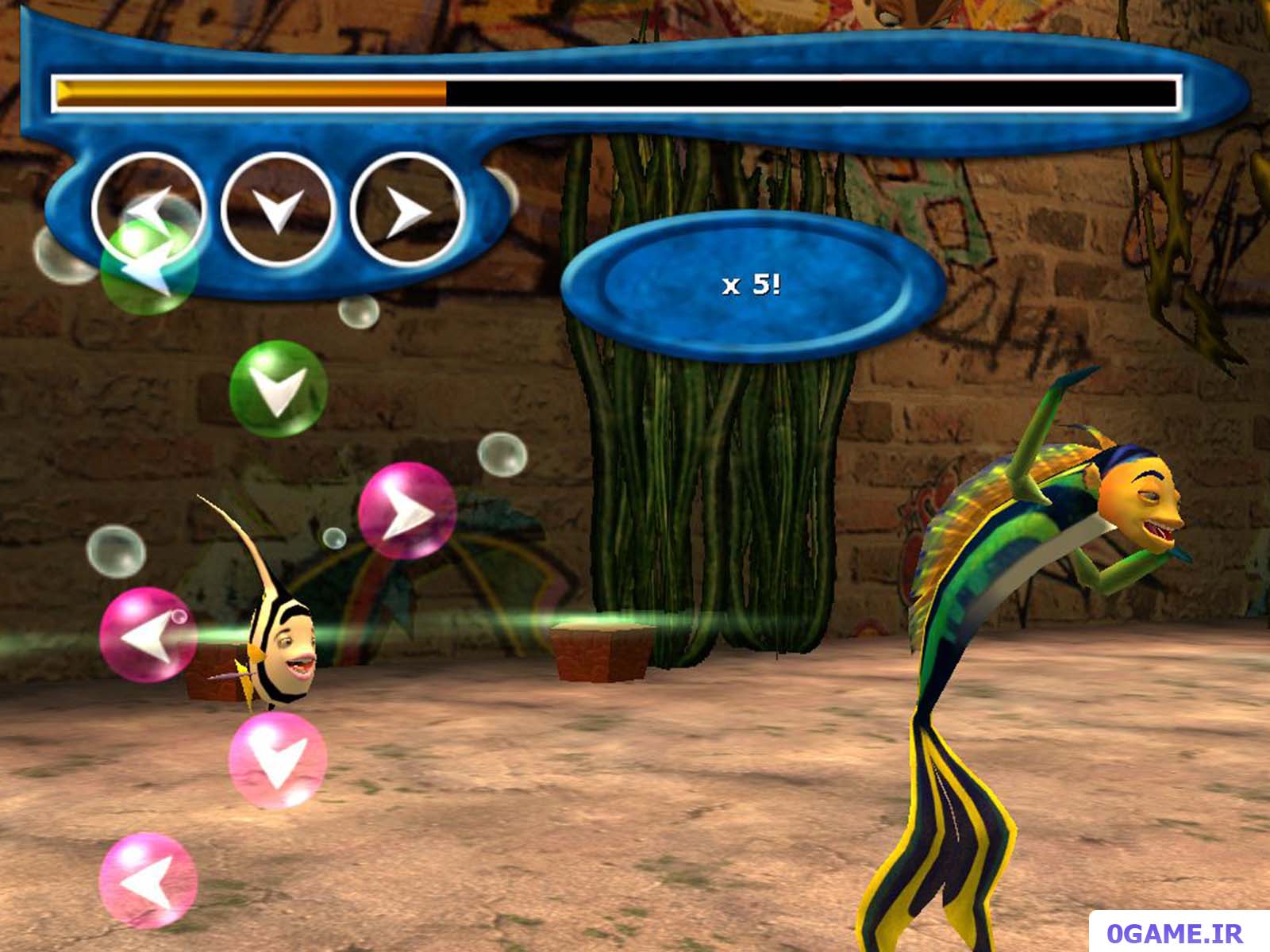Hit the left arrow target ring

click(x=148, y=208)
